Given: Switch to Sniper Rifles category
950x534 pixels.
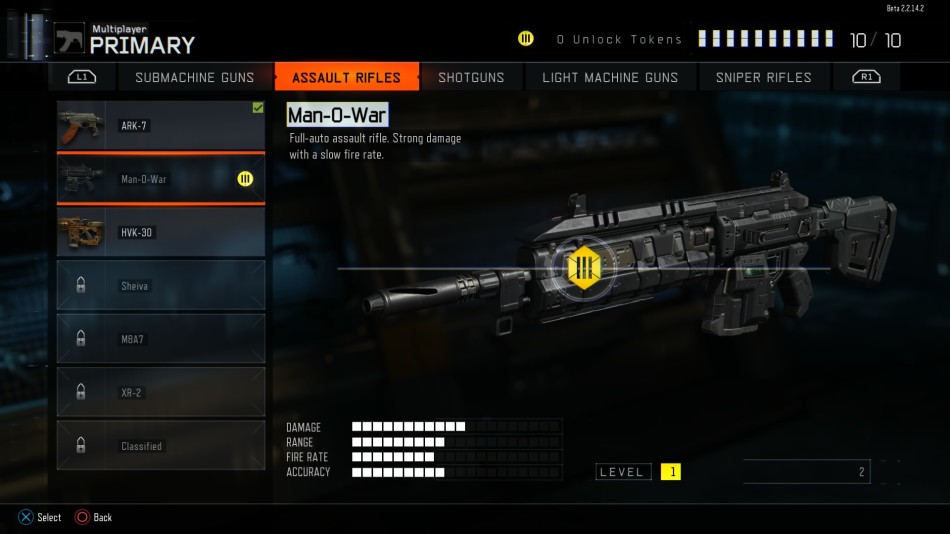Looking at the screenshot, I should coord(763,77).
